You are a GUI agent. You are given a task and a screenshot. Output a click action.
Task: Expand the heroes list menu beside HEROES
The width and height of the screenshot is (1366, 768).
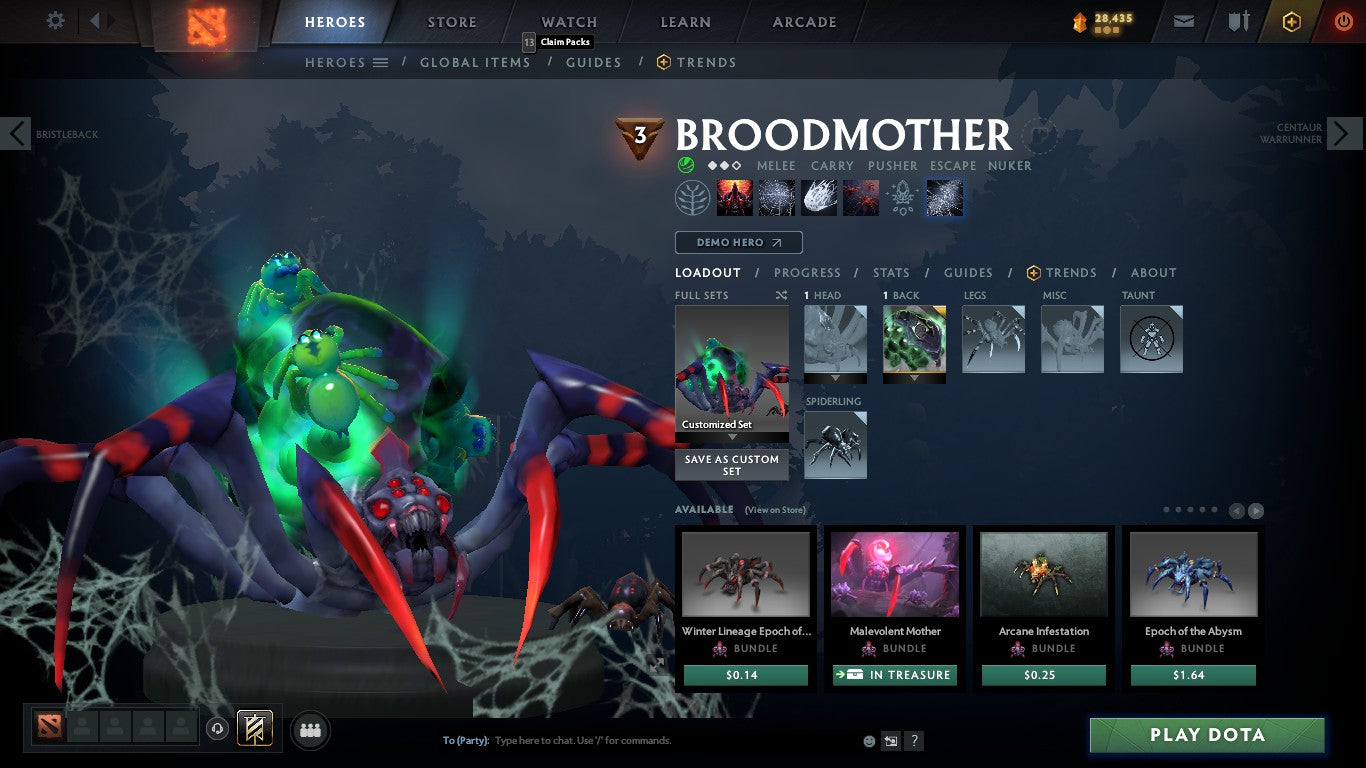coord(381,62)
